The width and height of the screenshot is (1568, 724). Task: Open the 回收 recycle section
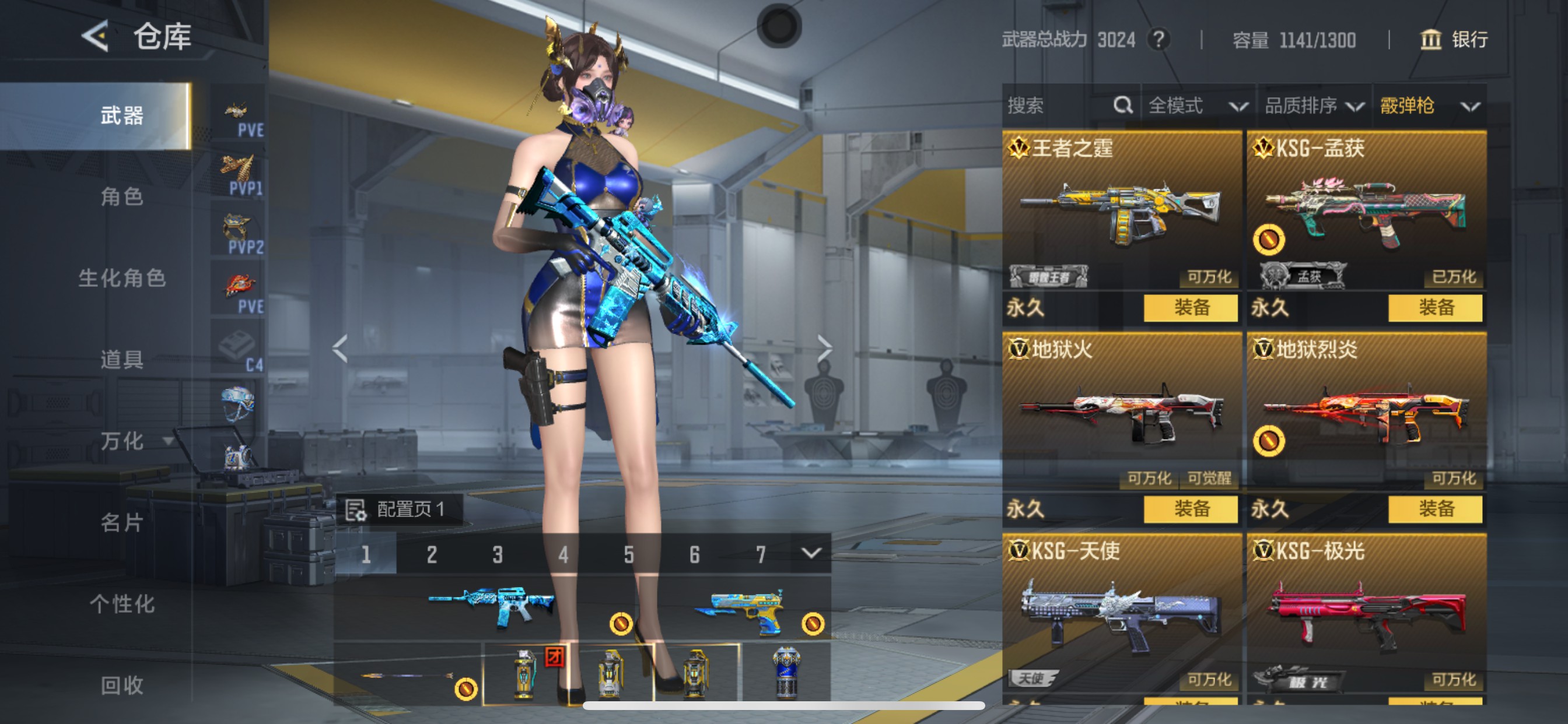tap(122, 685)
